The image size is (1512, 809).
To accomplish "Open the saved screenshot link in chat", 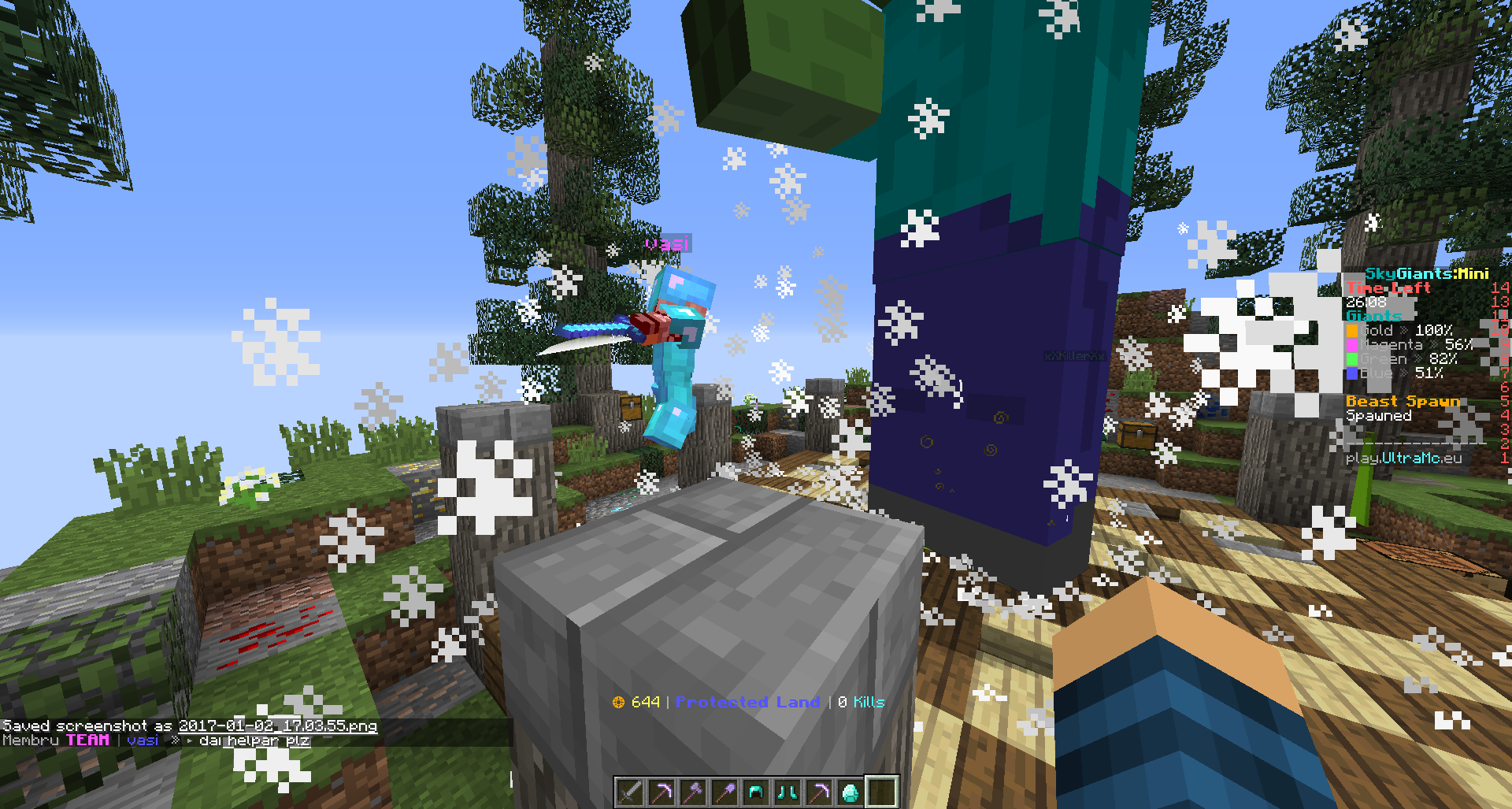I will [277, 726].
